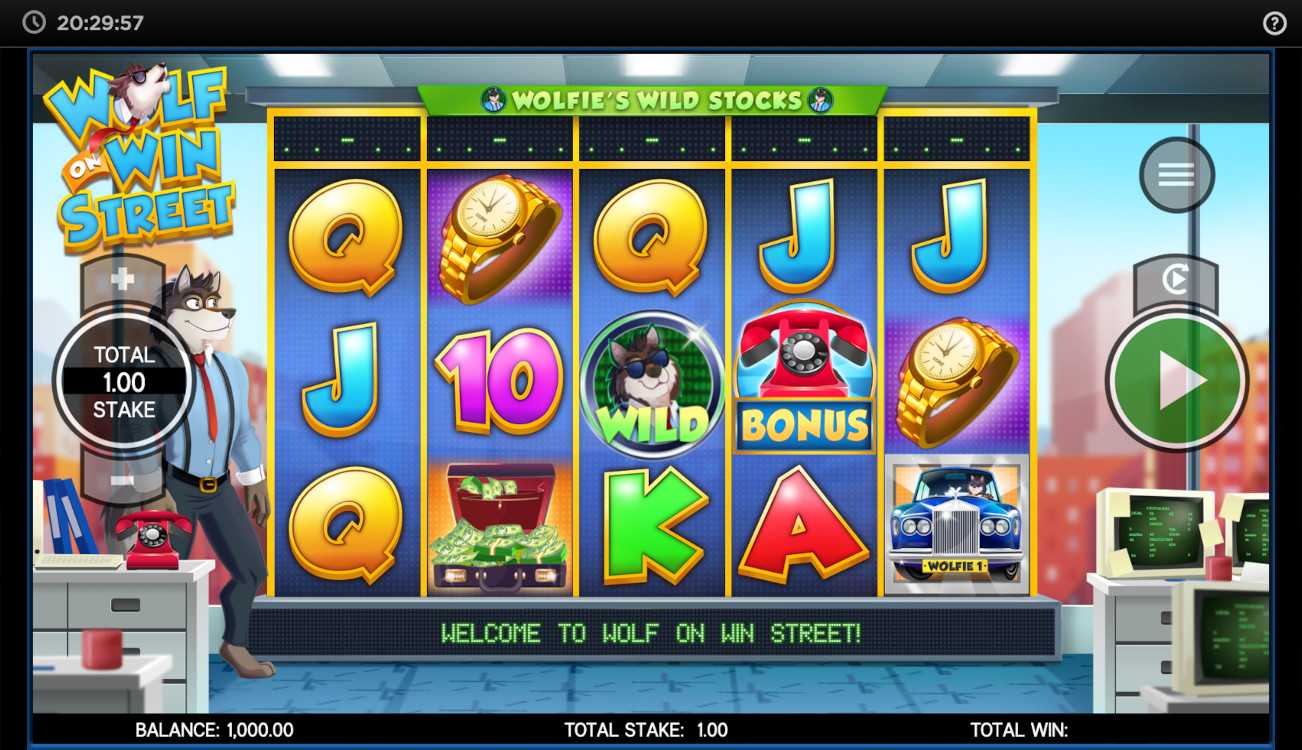Increase the total stake with the plus button
Image resolution: width=1302 pixels, height=750 pixels.
pos(122,280)
